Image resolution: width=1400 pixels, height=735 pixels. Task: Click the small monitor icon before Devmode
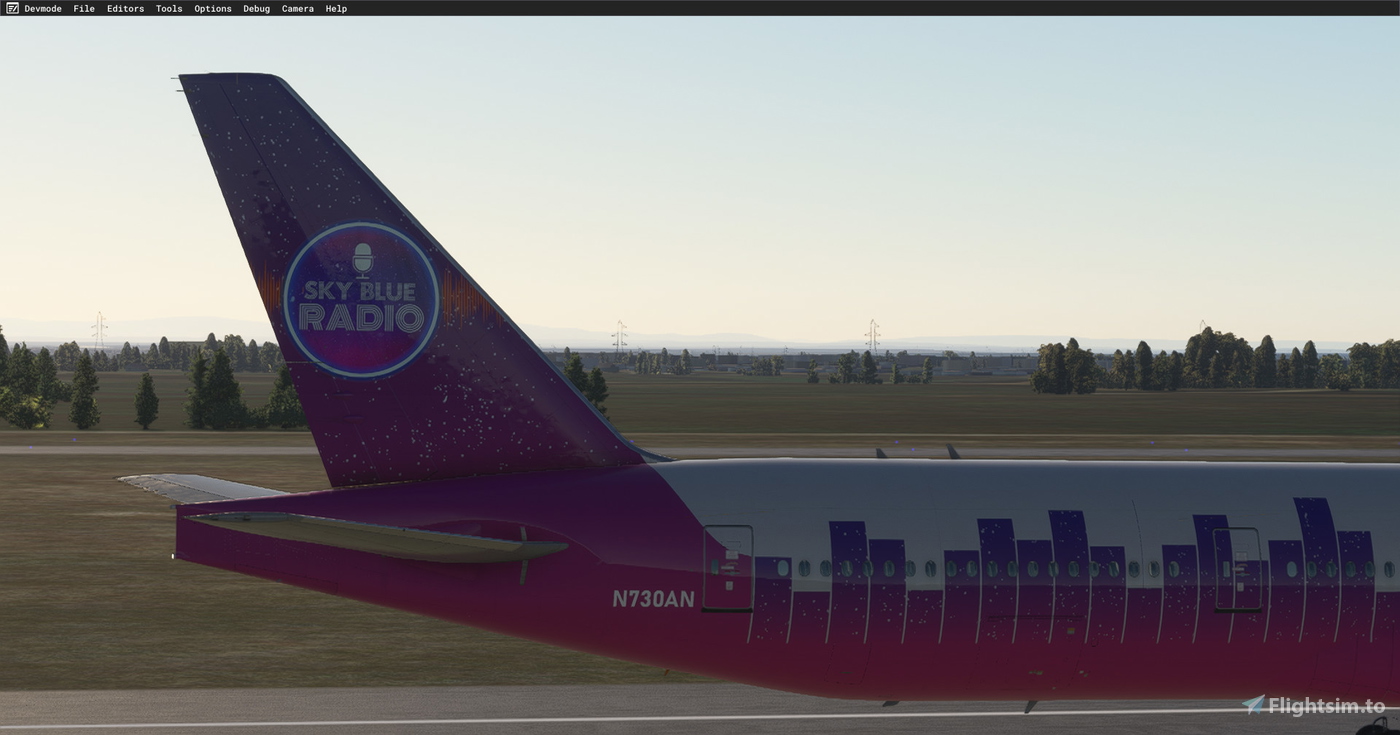coord(11,8)
